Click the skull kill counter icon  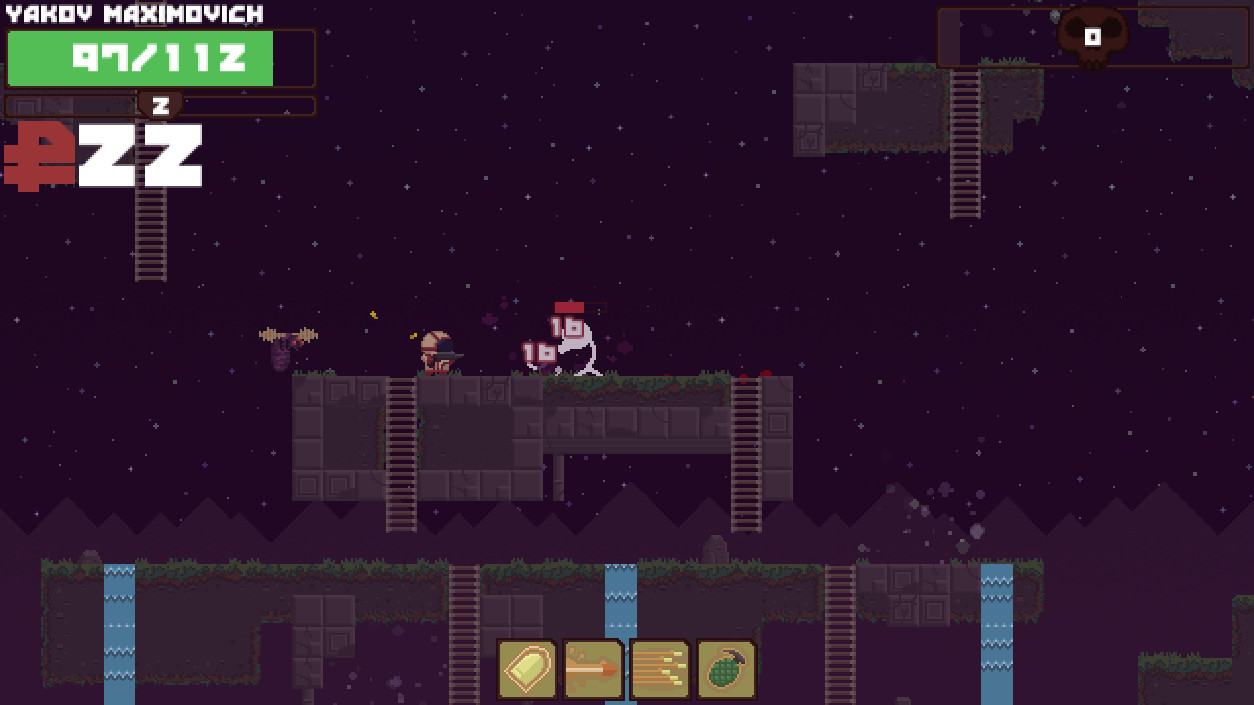[x=1092, y=37]
